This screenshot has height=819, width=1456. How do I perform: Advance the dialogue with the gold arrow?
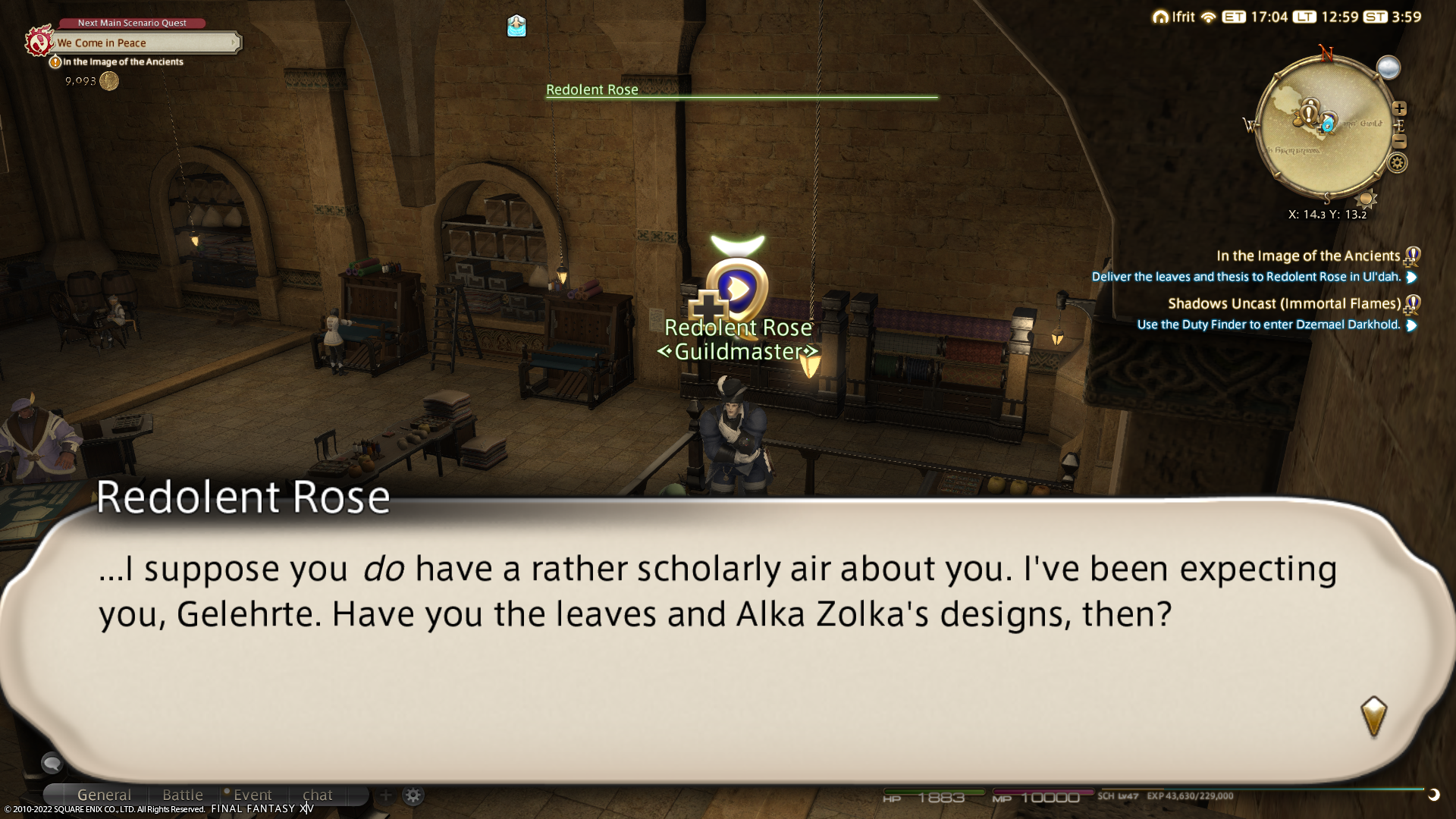point(1373,716)
